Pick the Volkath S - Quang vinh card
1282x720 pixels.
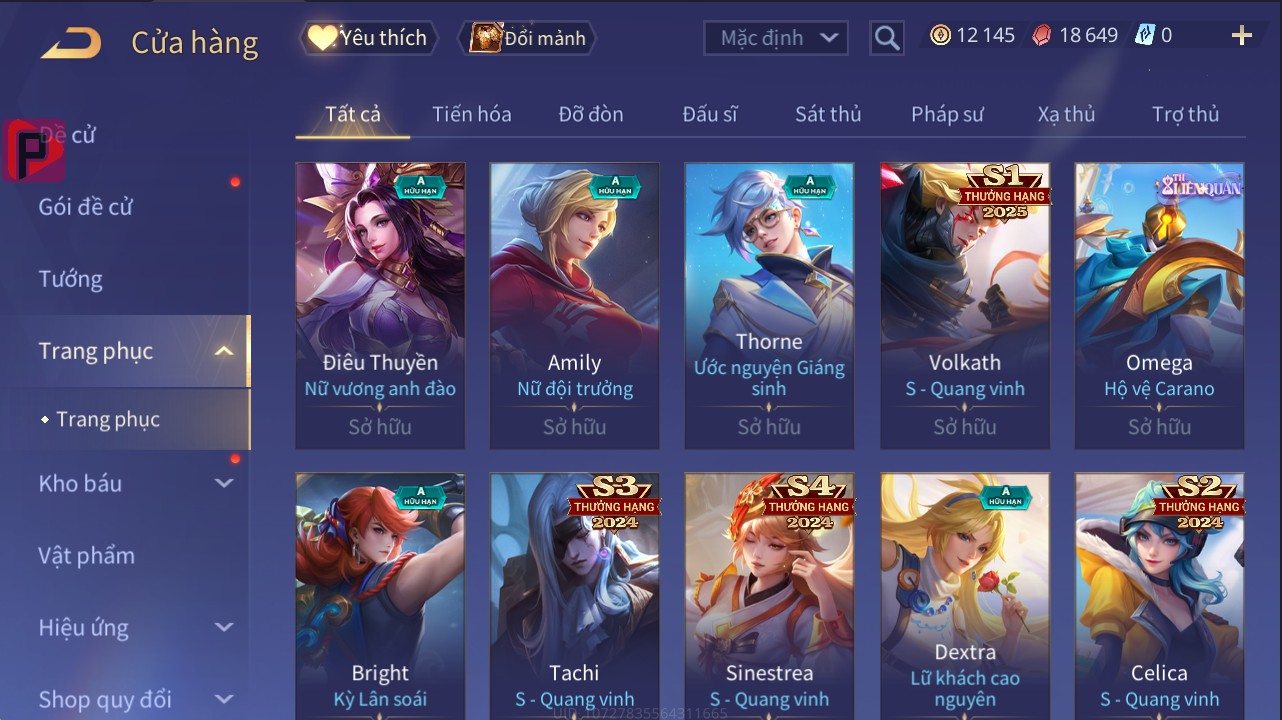point(965,305)
